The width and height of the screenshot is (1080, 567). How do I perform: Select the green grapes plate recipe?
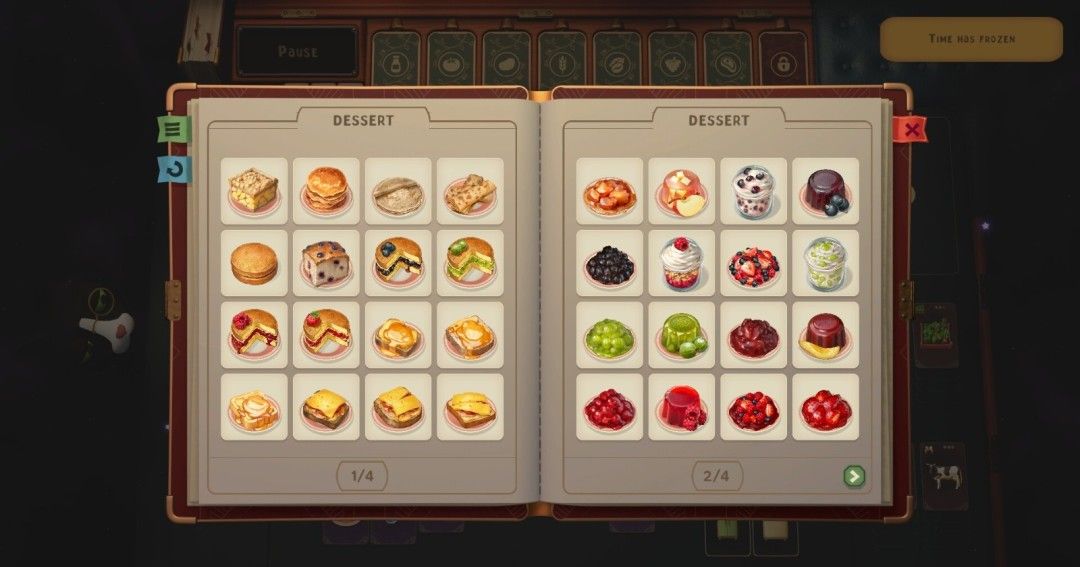coord(609,335)
